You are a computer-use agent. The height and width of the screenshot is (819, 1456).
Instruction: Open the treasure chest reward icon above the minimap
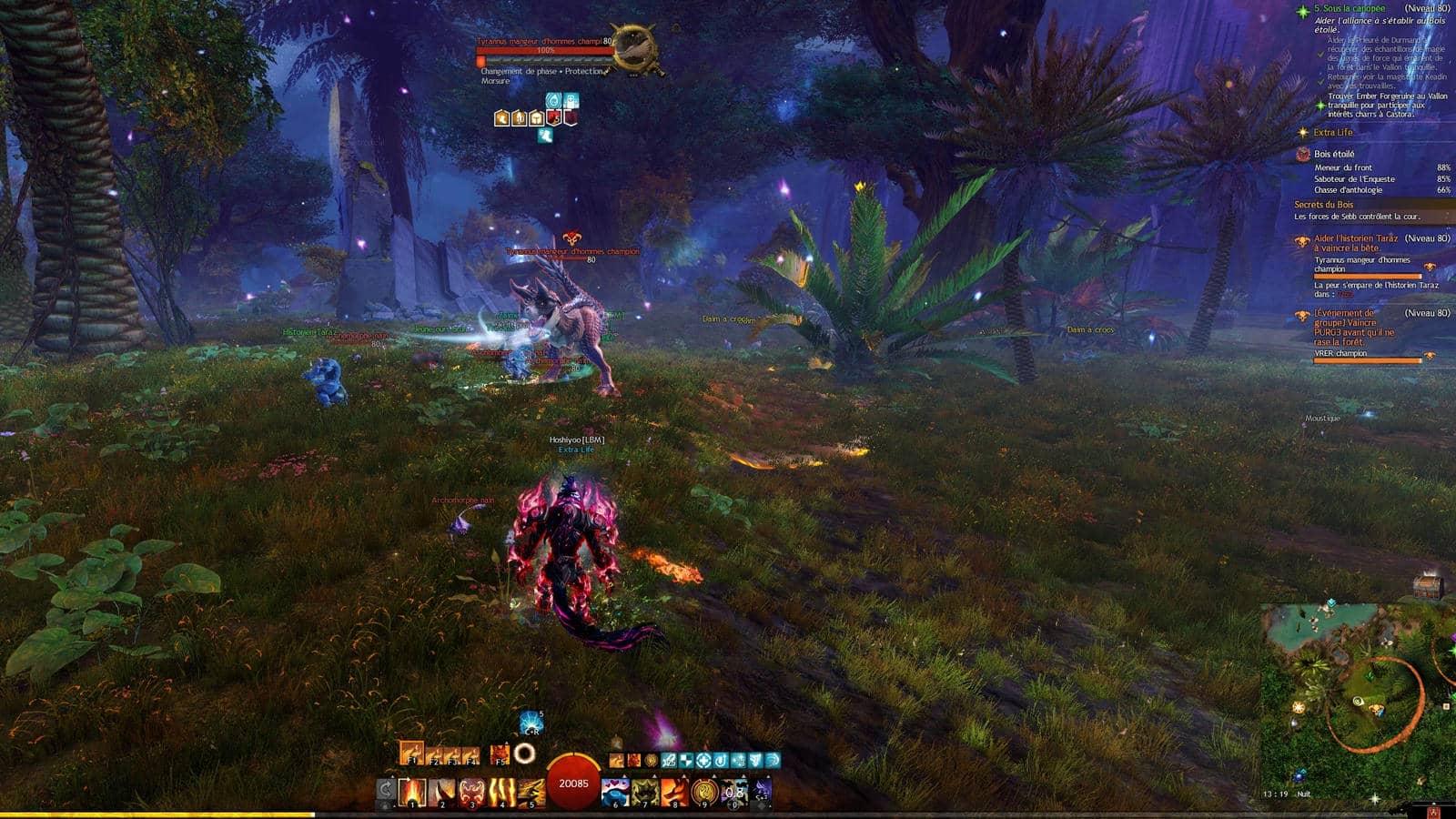pyautogui.click(x=1429, y=585)
